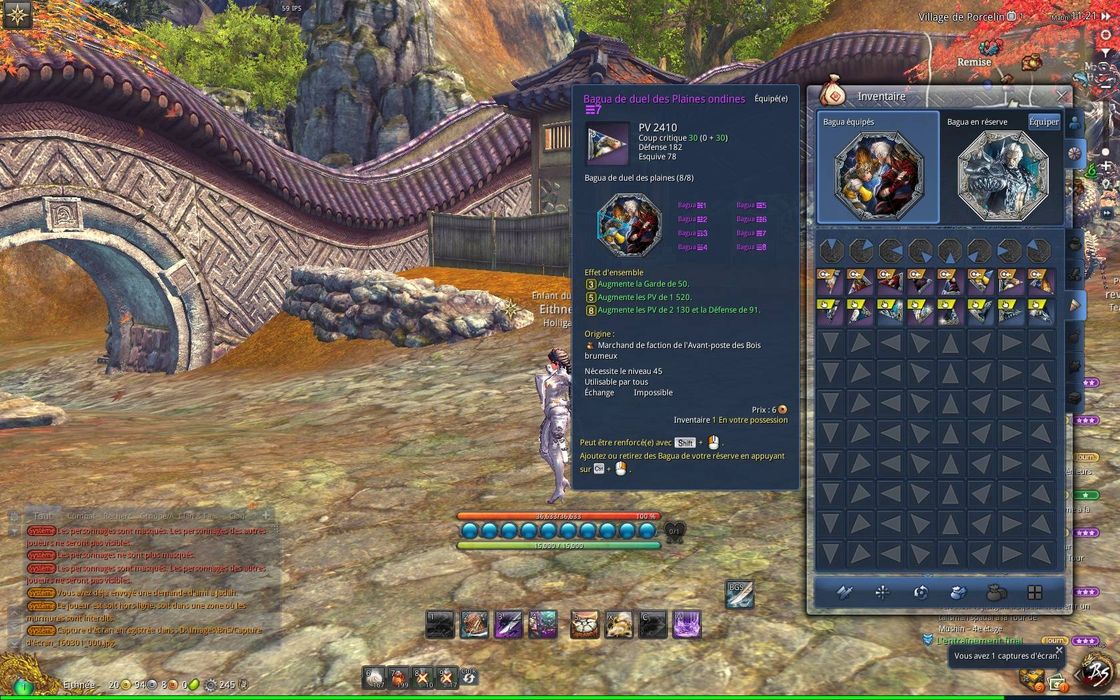Open the money pouch icon in inventory toolbar
The image size is (1120, 700).
click(x=995, y=592)
